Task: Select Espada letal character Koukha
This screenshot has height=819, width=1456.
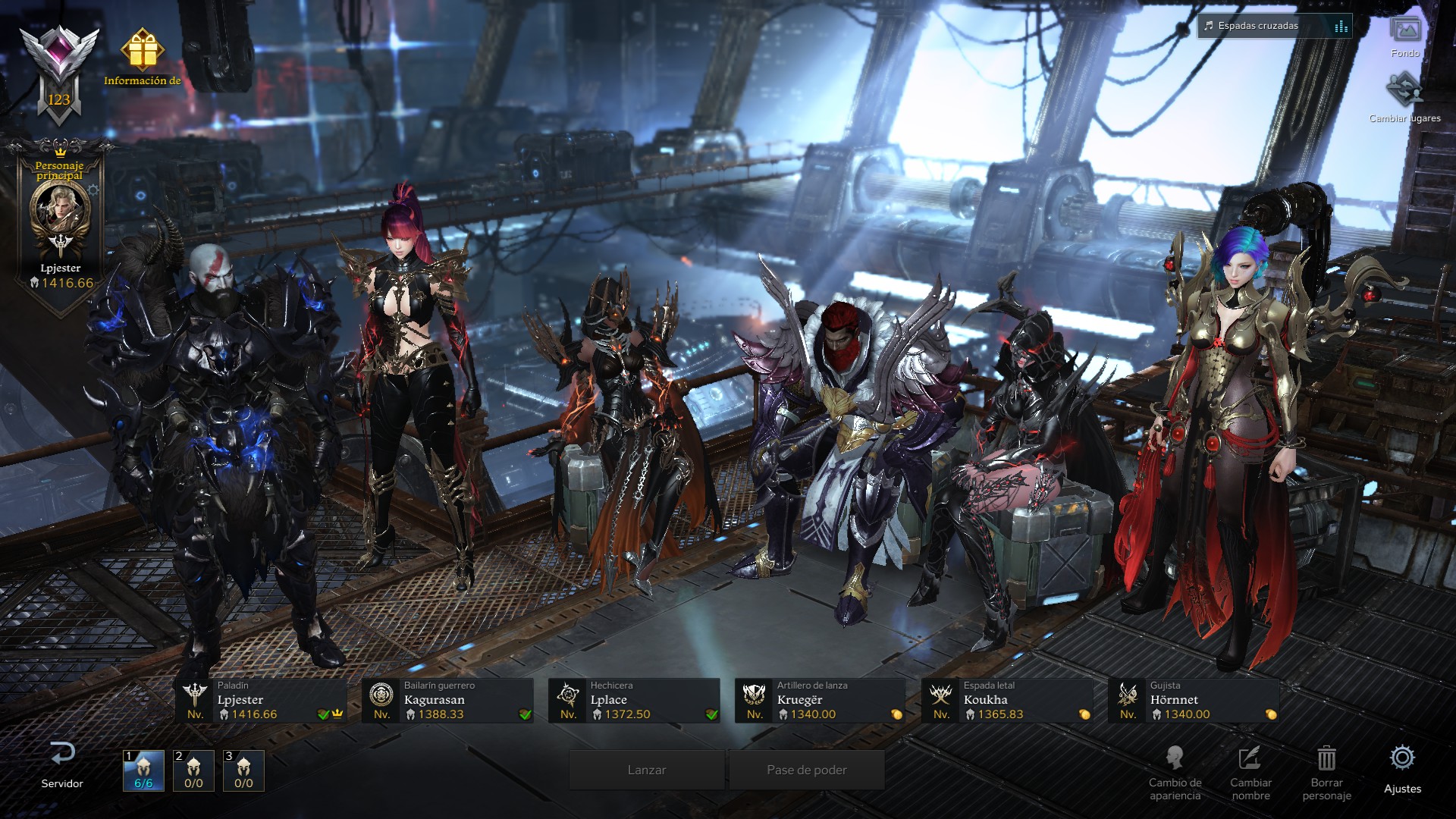Action: tap(1007, 700)
